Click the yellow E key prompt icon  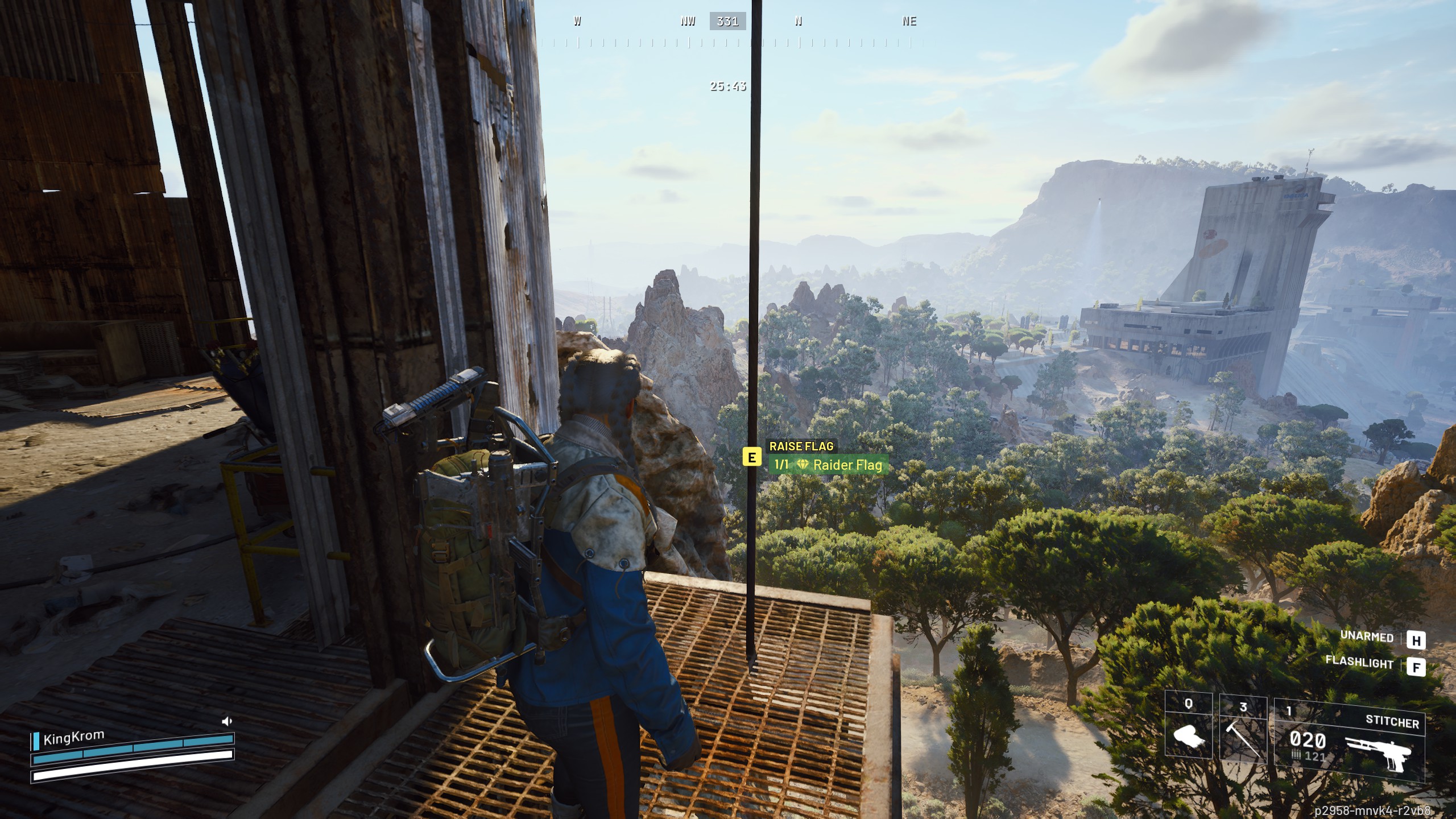(x=752, y=457)
